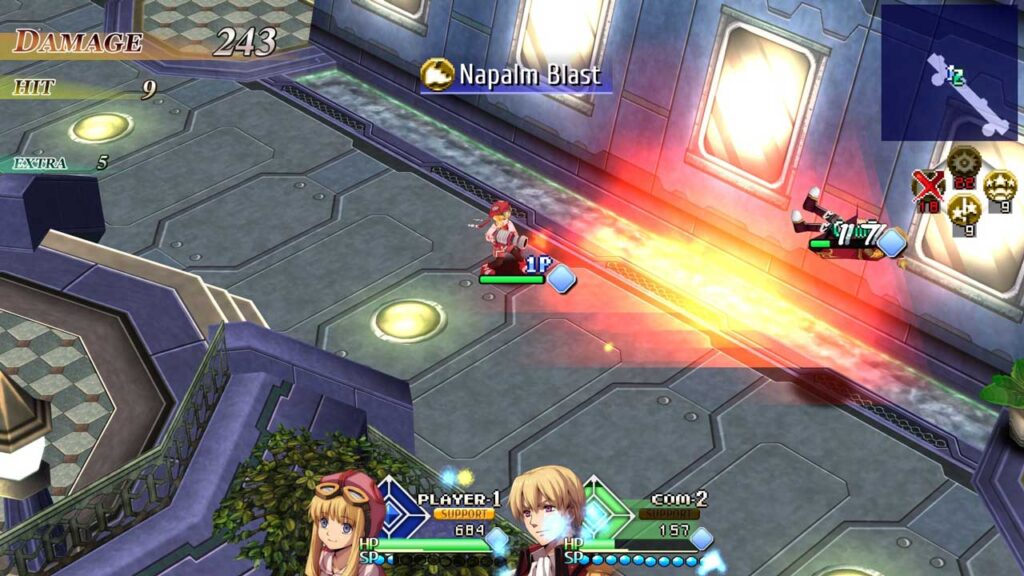Activate the gear skill icon

(x=964, y=161)
